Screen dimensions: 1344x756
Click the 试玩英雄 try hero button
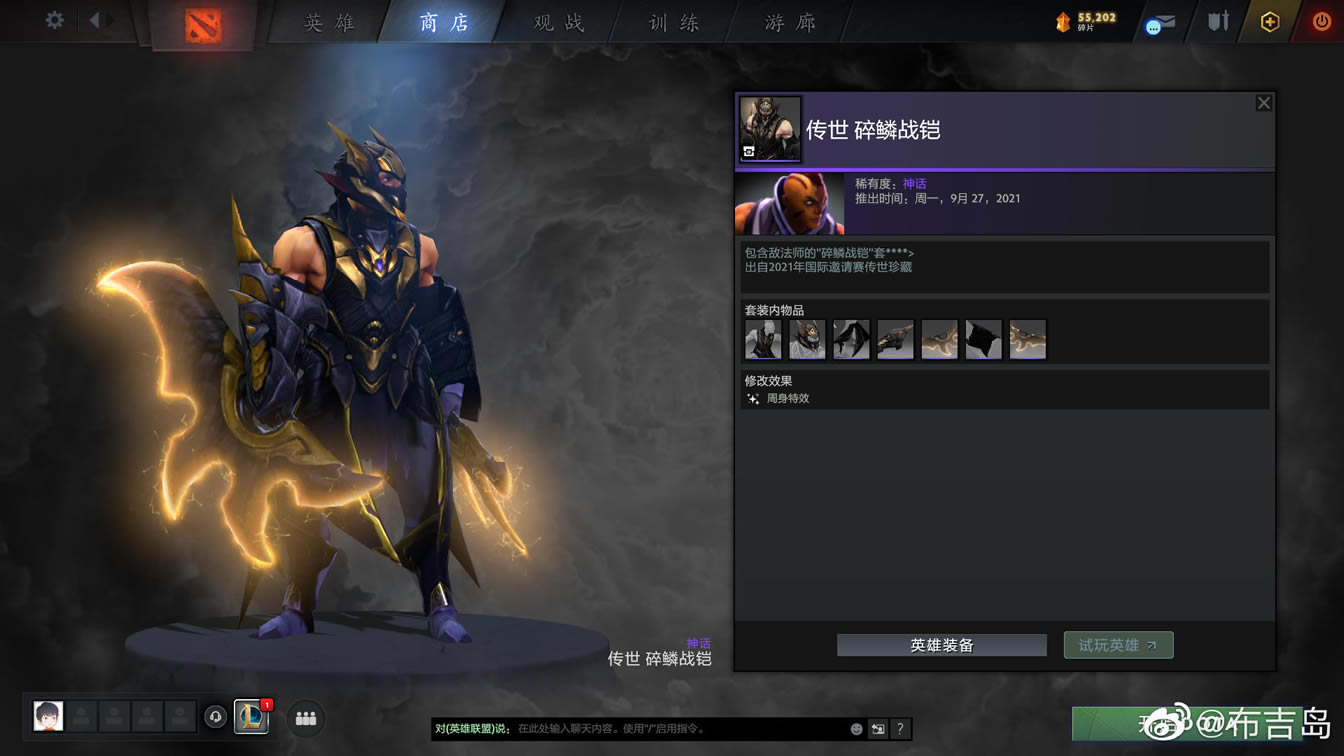(x=1118, y=645)
